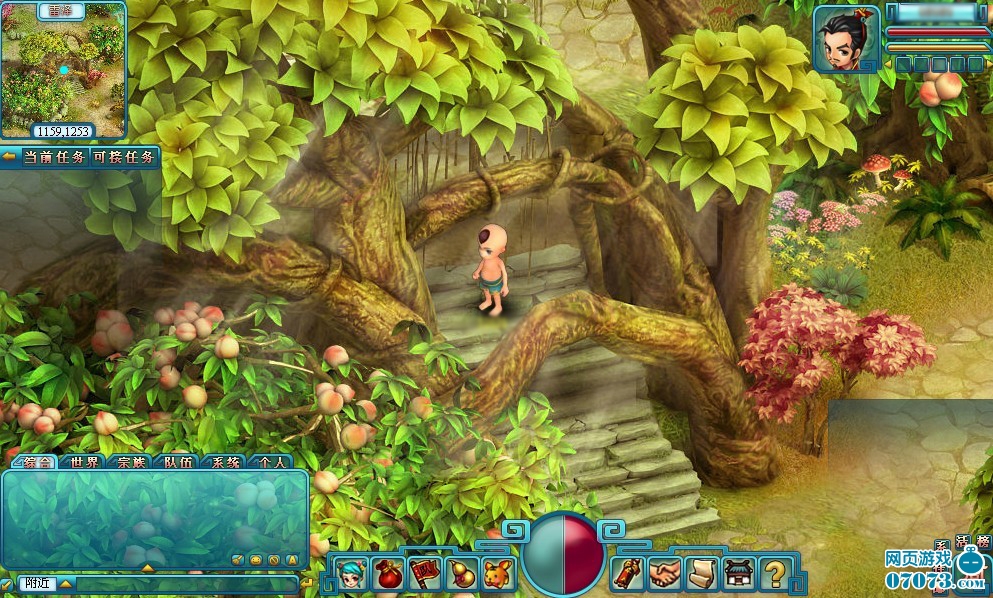
Task: Open the personal (个人) chat tab
Action: (x=270, y=462)
